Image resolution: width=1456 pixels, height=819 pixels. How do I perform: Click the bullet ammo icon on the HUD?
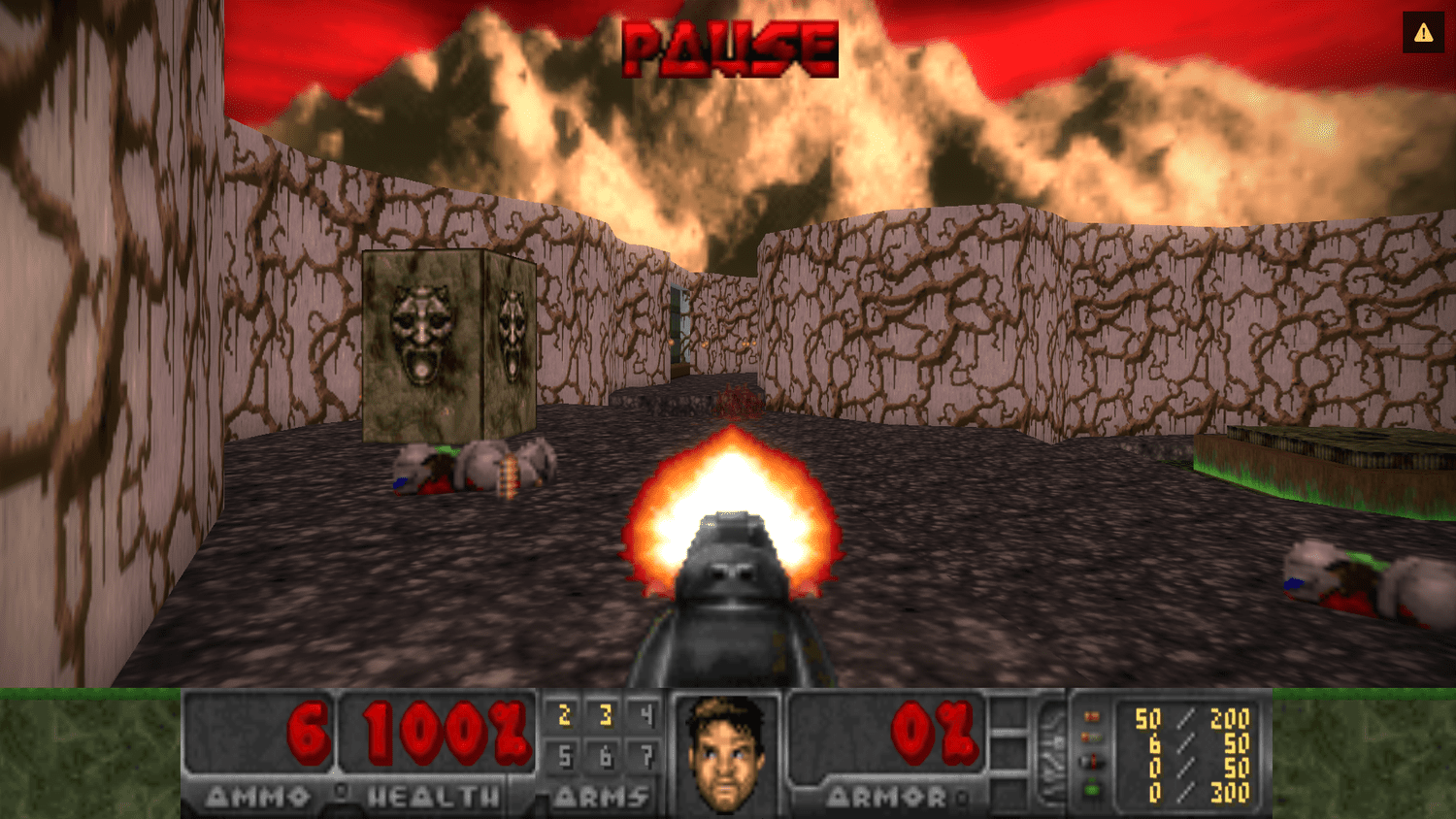[1092, 716]
